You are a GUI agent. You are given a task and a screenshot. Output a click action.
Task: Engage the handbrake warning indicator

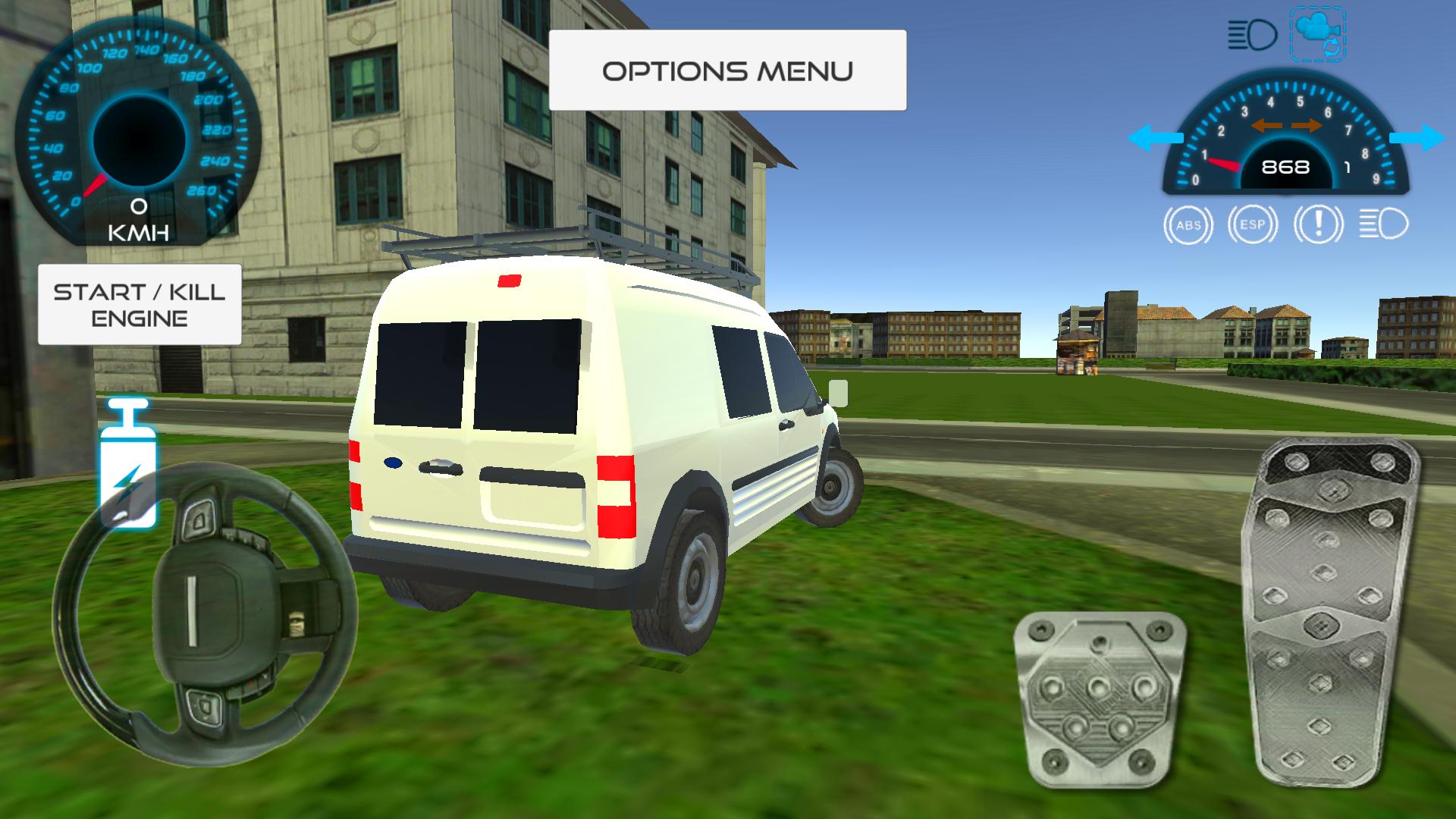coord(1317,224)
